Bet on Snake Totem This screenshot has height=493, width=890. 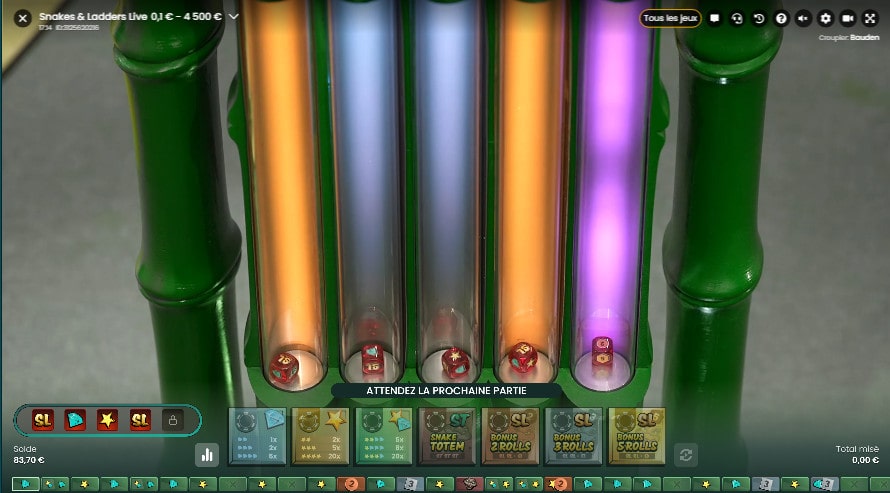coord(446,436)
